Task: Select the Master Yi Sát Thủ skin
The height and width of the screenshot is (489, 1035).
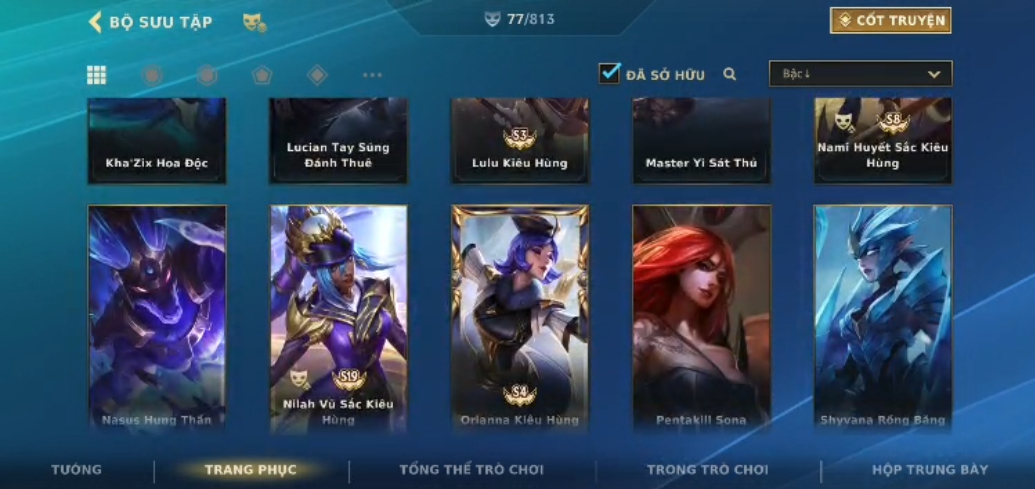Action: pos(701,140)
